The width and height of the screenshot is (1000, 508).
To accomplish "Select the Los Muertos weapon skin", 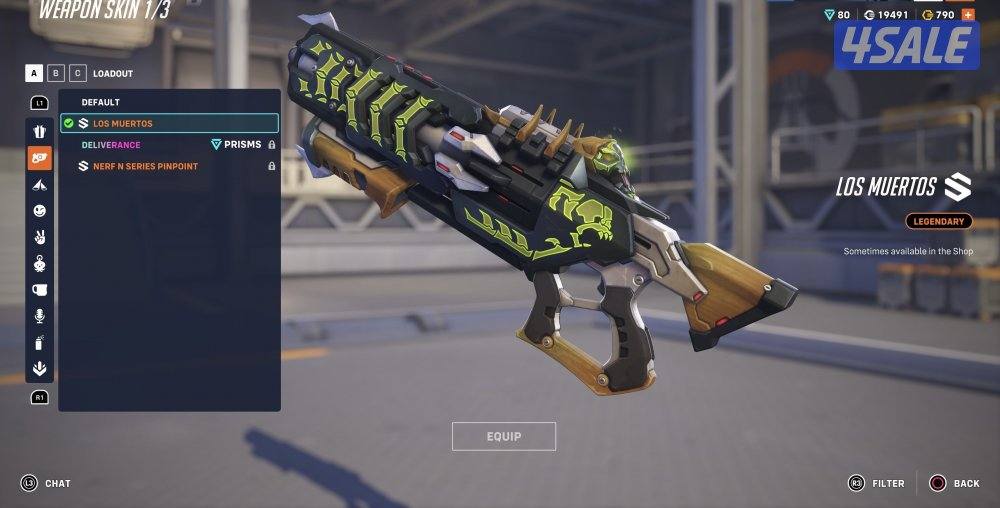I will (168, 123).
